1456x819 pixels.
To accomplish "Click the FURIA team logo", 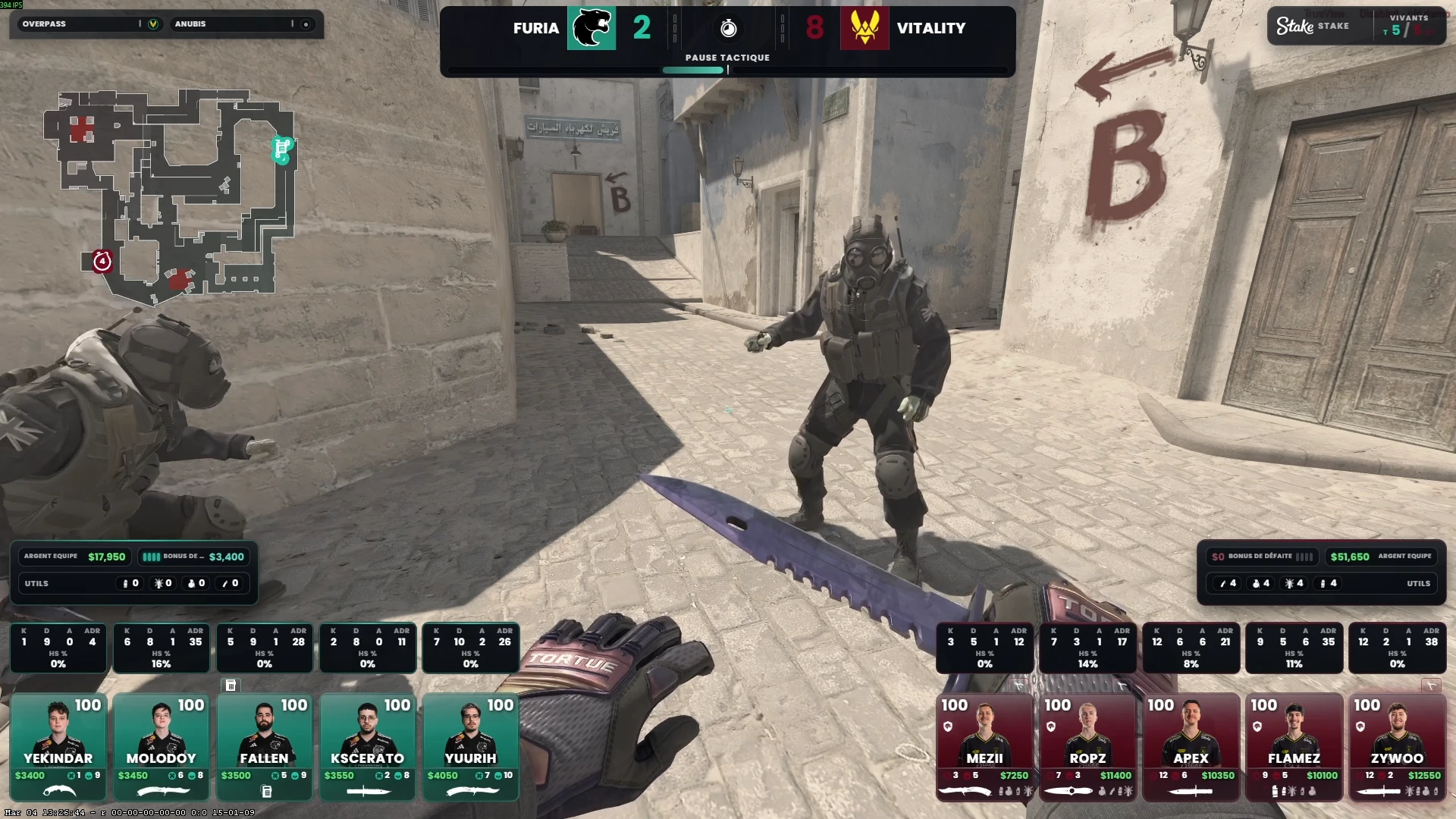I will [x=591, y=28].
